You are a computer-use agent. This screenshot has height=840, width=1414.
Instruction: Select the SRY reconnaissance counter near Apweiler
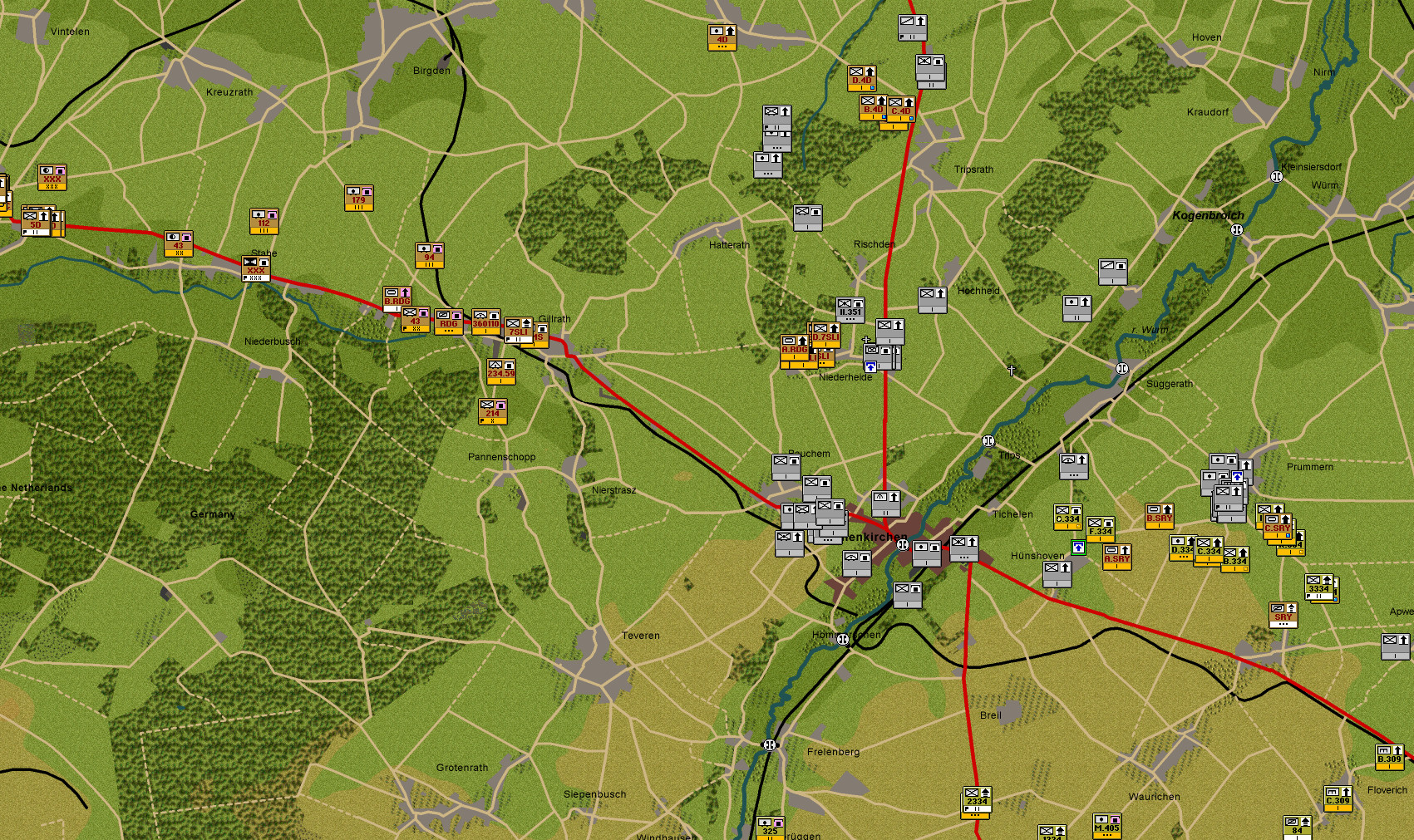click(x=1283, y=616)
